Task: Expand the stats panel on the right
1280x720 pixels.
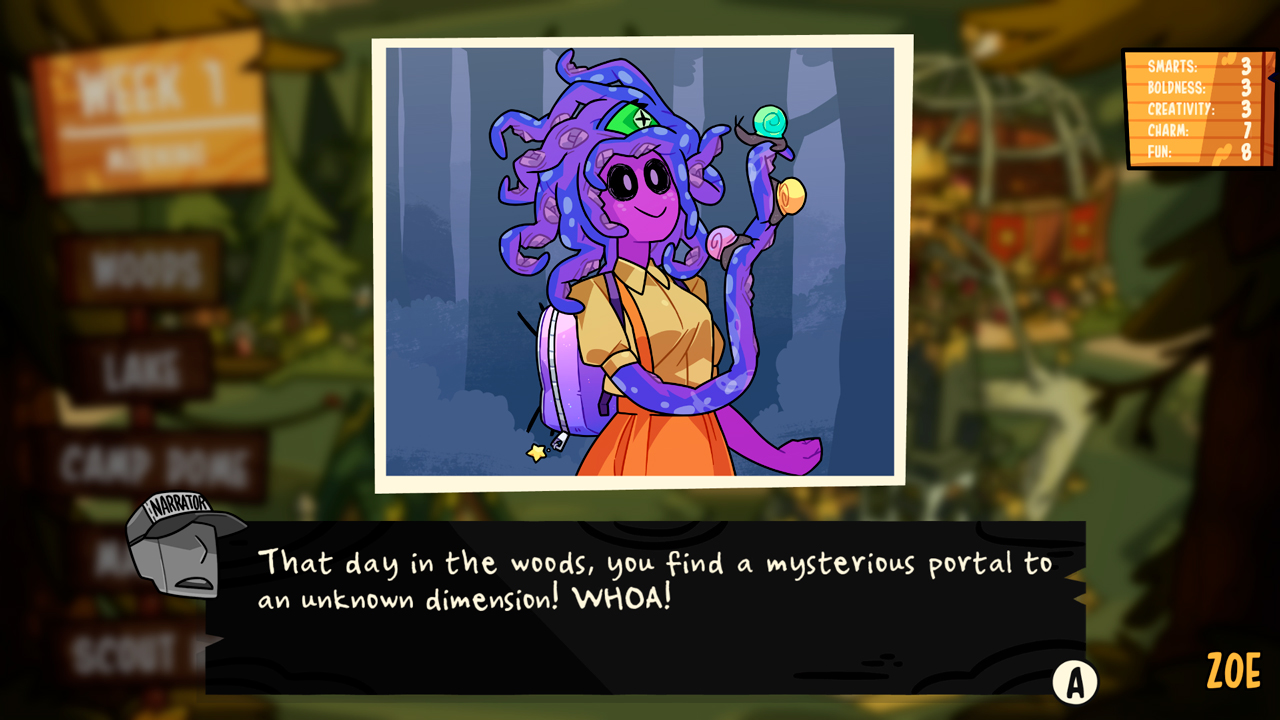Action: [x=1195, y=110]
